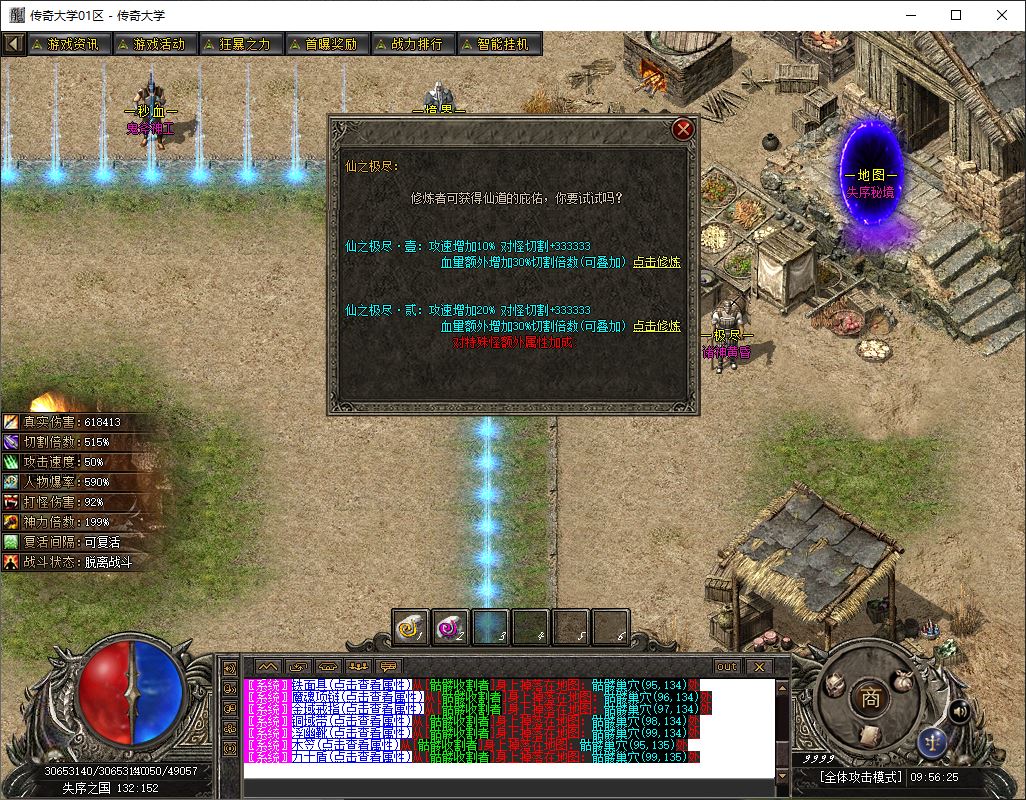Open 首曝奖励 rewards
1026x800 pixels.
(325, 44)
